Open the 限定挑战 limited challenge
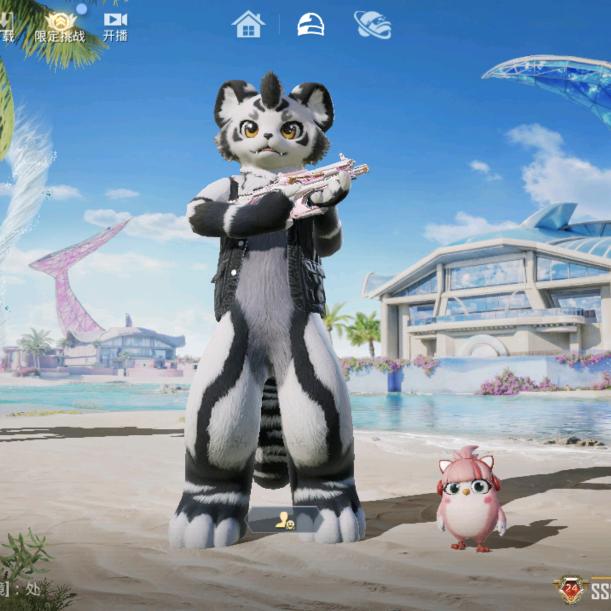 60,26
